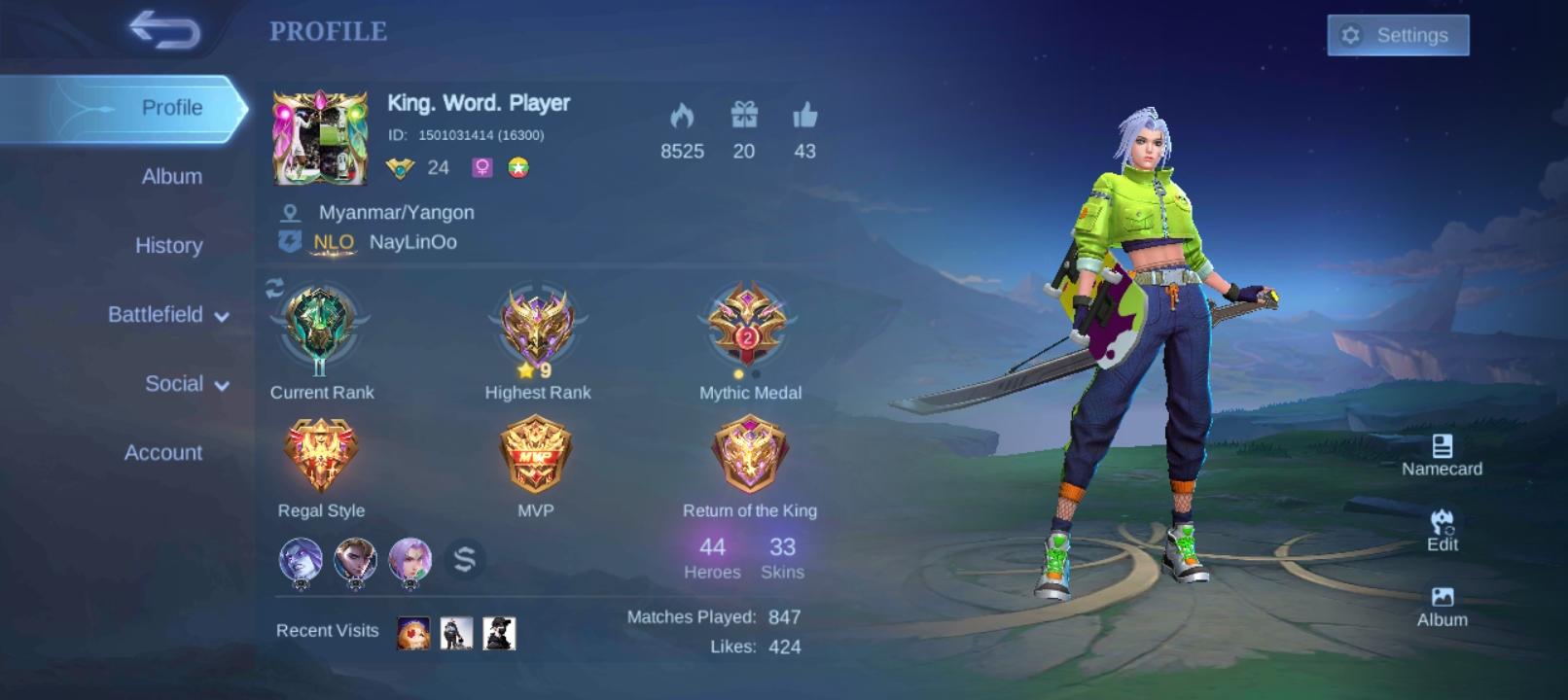
Task: Toggle rank display using the swap icon
Action: point(274,288)
